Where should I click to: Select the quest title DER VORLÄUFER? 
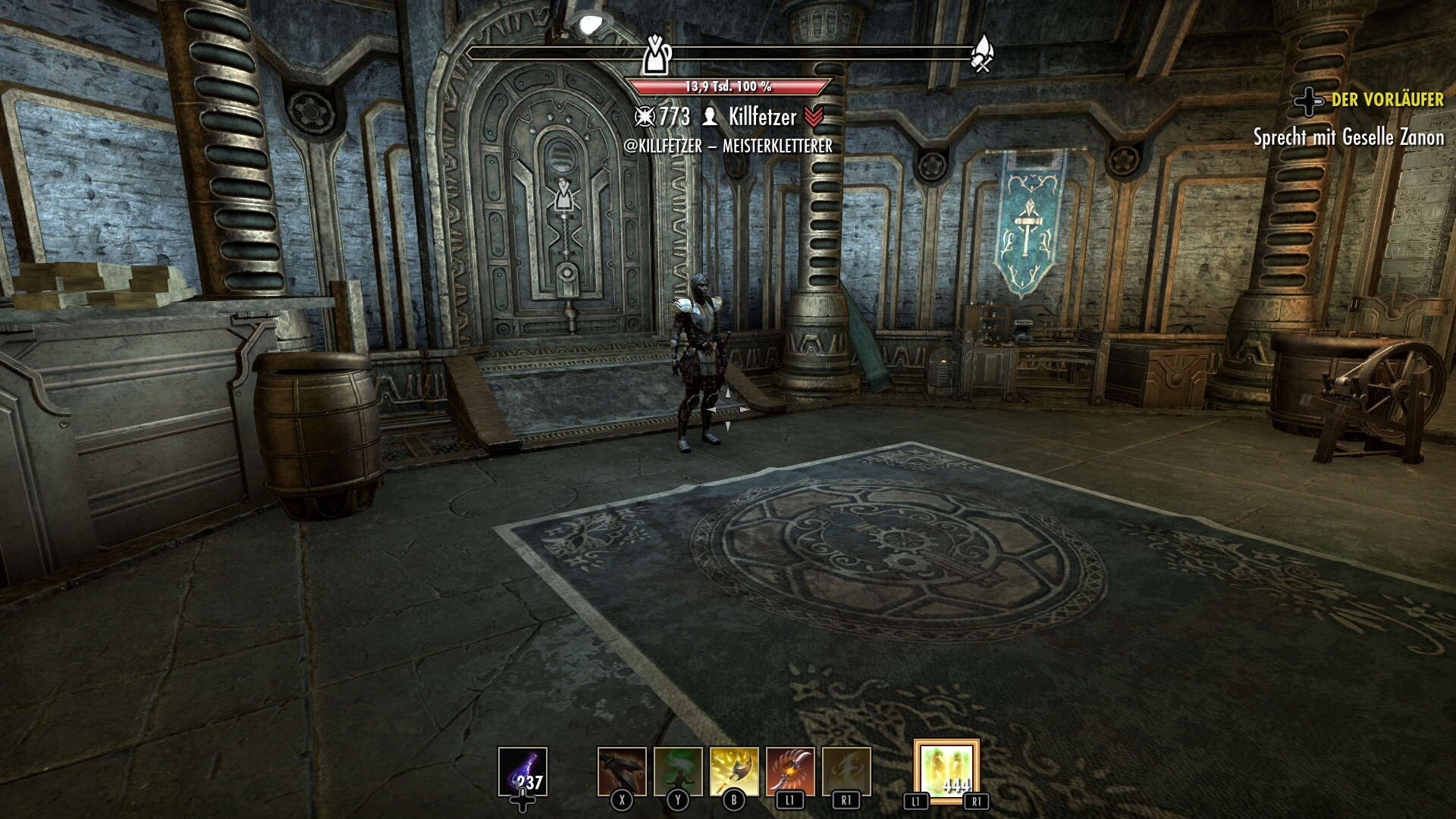(1388, 99)
